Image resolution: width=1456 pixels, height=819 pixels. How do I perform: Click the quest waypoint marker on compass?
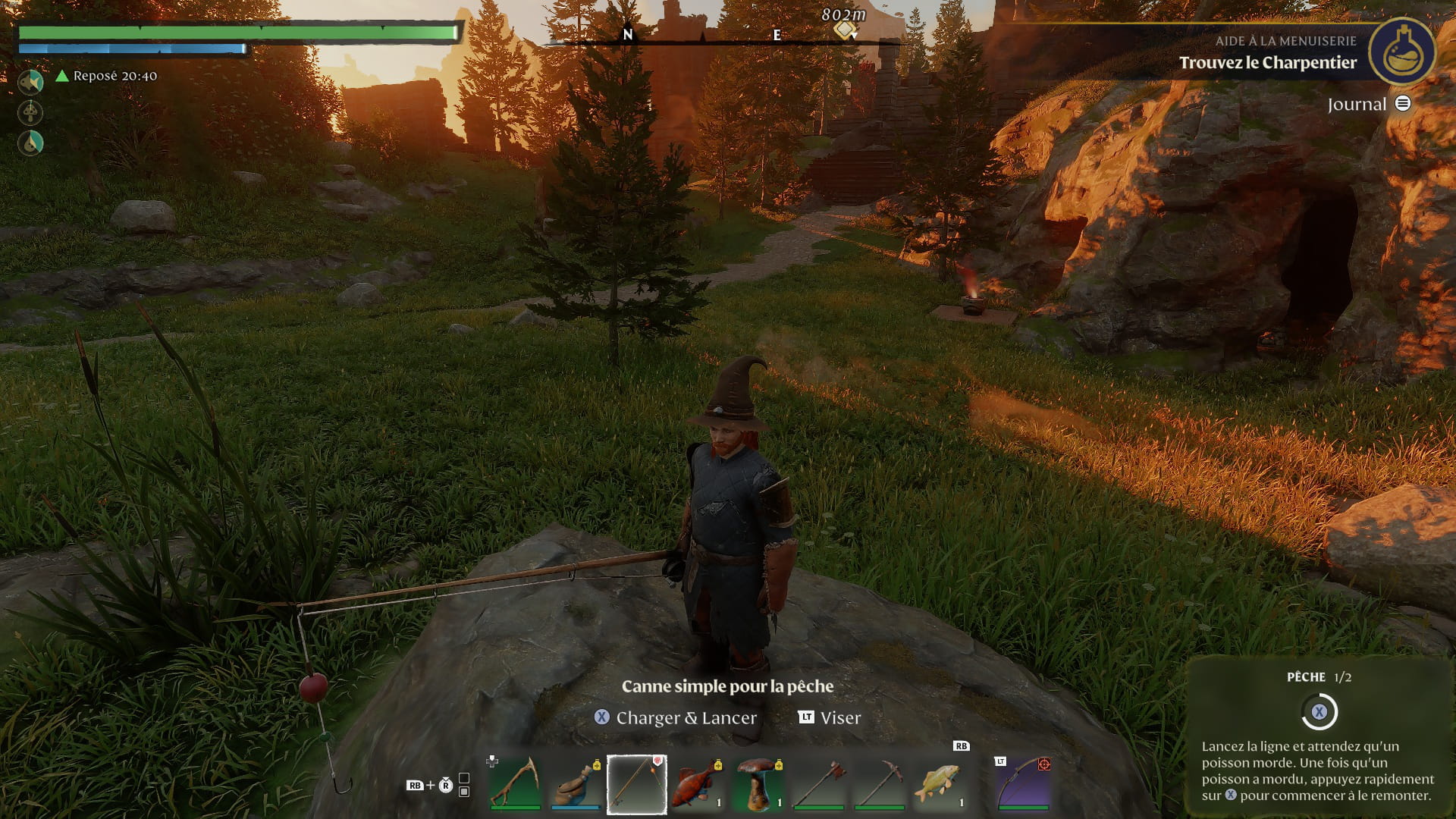tap(844, 30)
